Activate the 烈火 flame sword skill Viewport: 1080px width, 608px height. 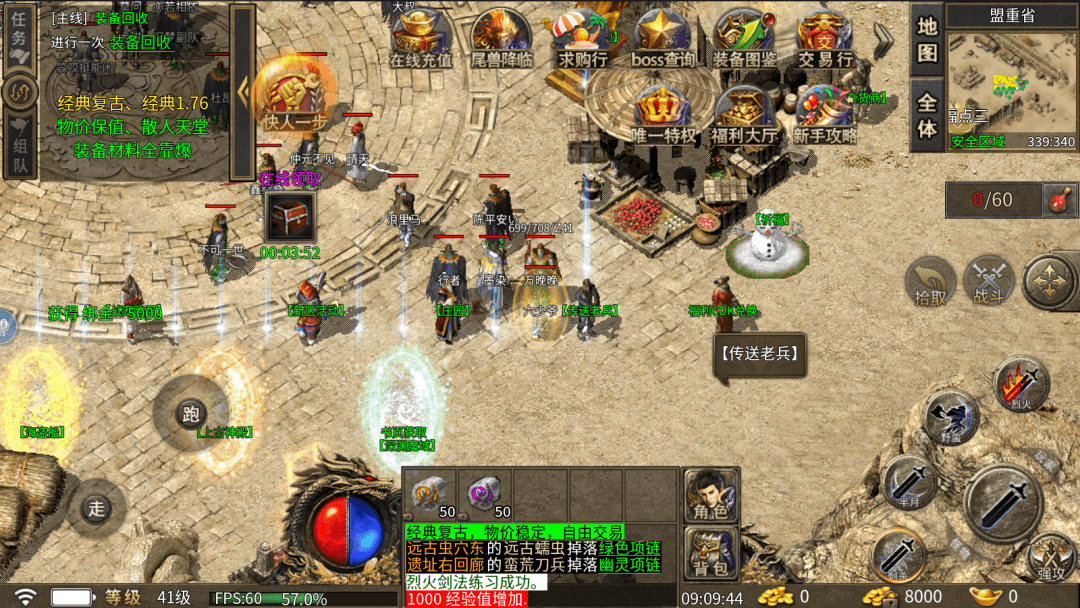click(x=1021, y=385)
